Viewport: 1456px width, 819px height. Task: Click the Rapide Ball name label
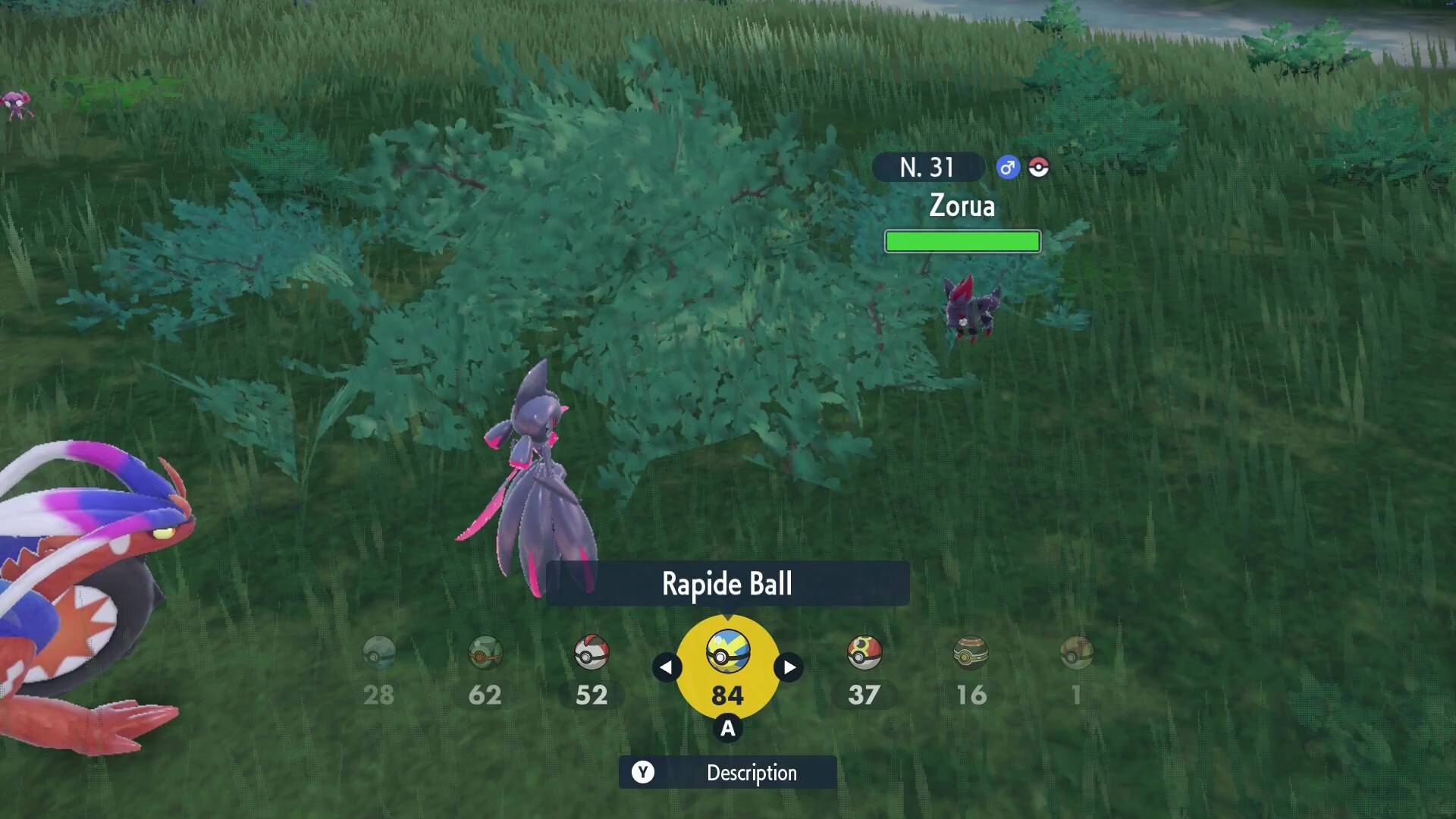[x=727, y=584]
